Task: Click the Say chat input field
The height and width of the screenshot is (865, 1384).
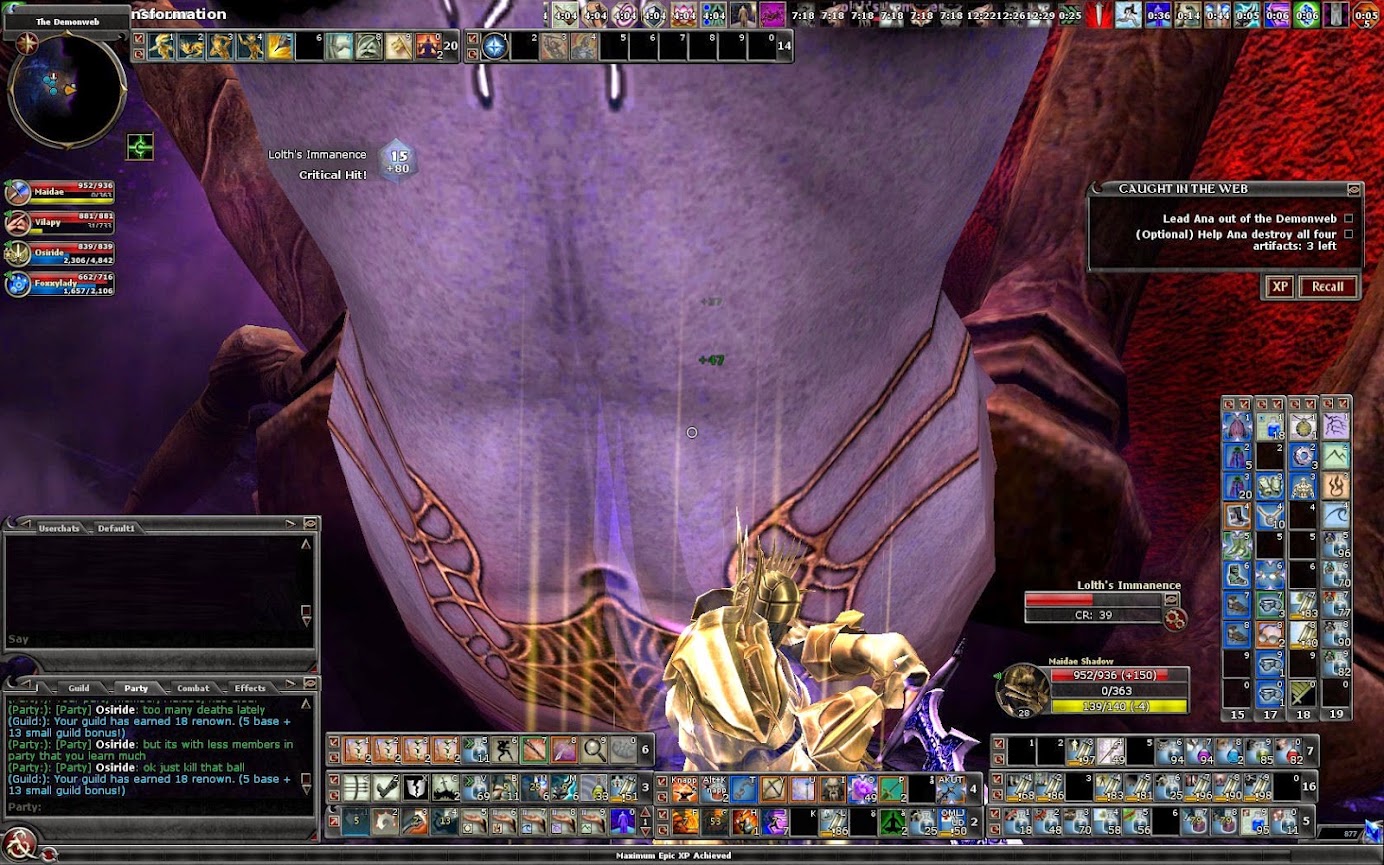Action: (x=150, y=639)
